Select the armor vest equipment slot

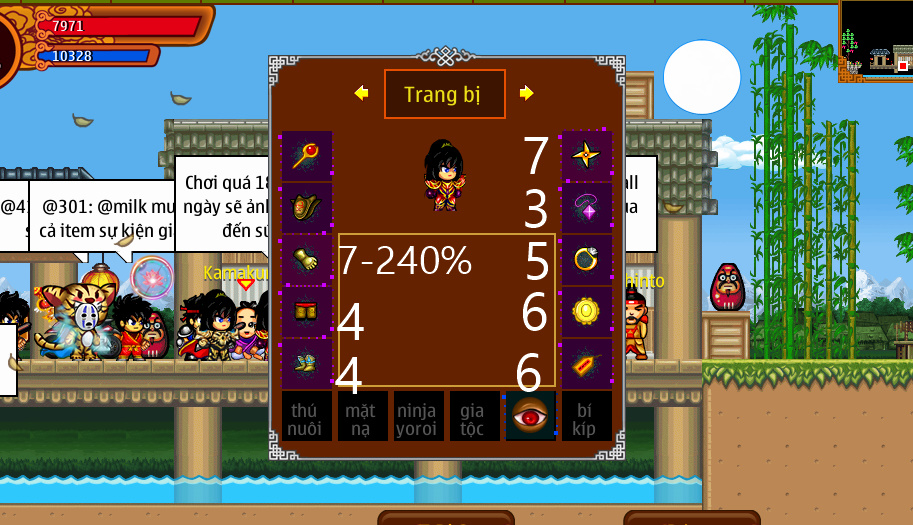pos(307,207)
